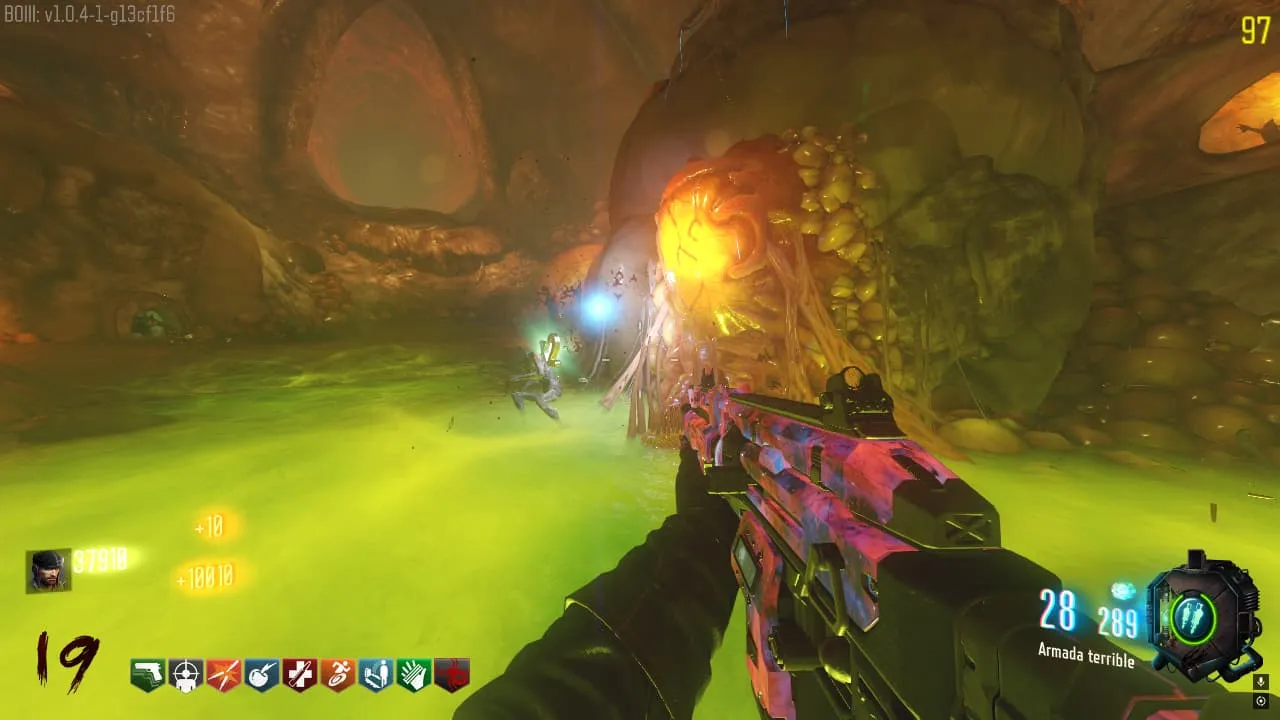Click the Speed Cola hand perk icon
The image size is (1280, 720).
(414, 675)
